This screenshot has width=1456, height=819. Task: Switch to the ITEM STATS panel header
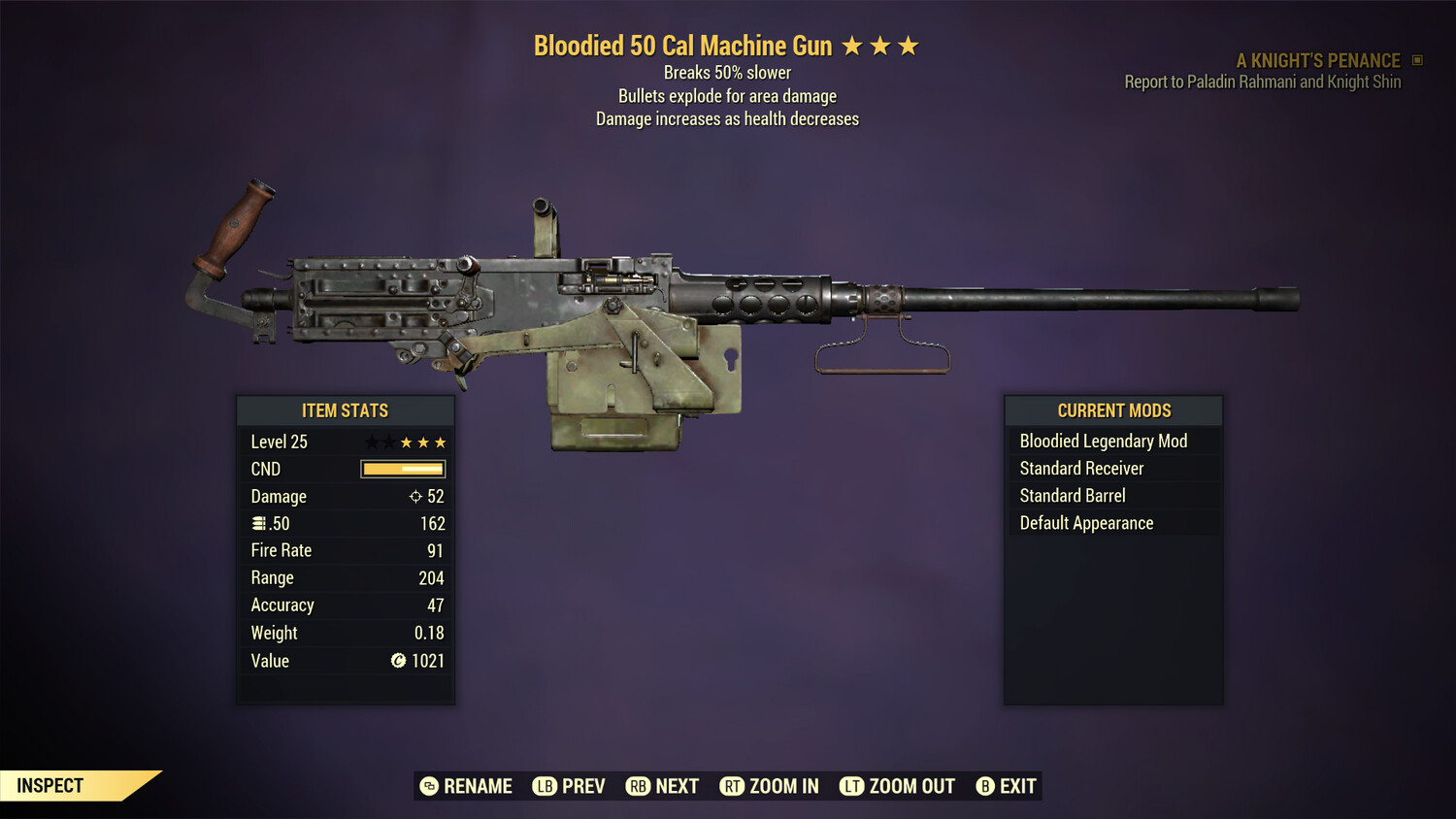345,410
